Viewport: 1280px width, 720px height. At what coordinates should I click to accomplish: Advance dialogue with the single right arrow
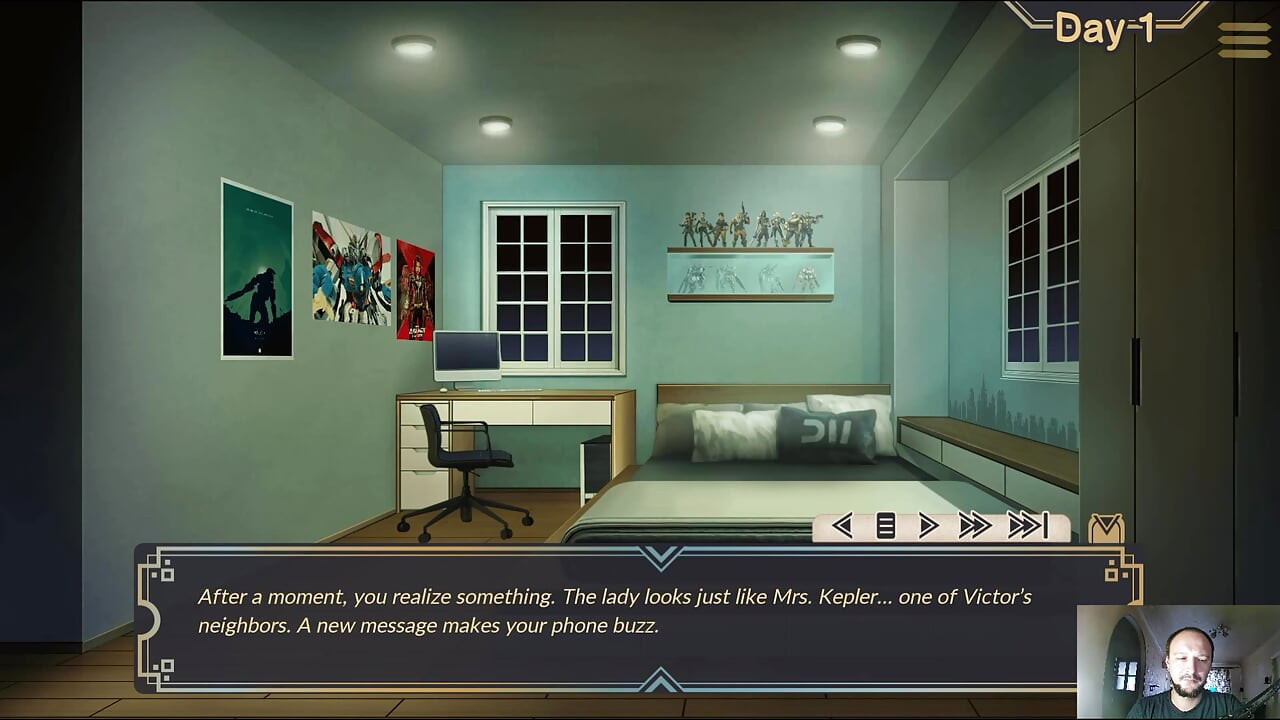point(928,526)
